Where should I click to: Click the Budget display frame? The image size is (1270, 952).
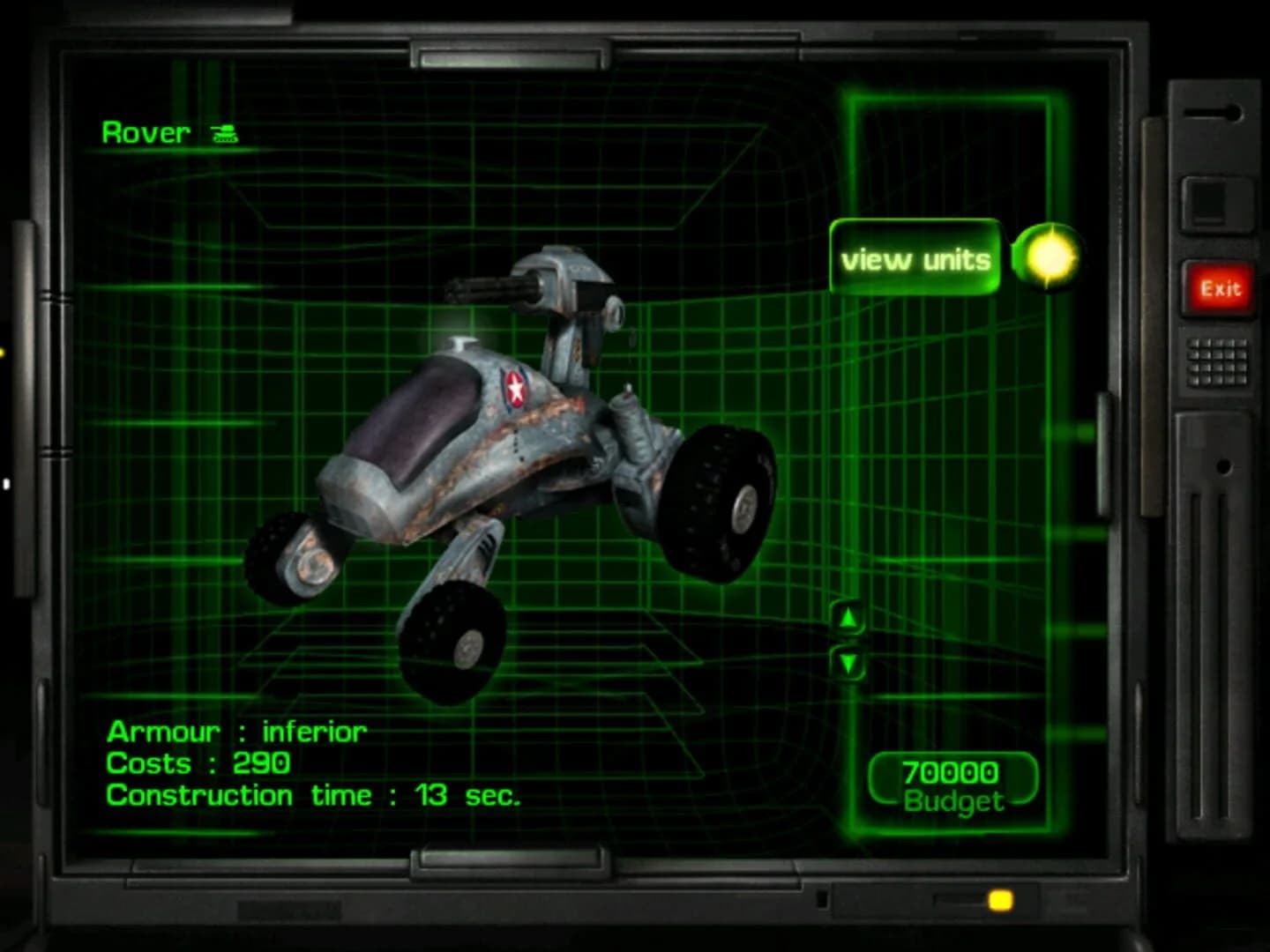(952, 780)
